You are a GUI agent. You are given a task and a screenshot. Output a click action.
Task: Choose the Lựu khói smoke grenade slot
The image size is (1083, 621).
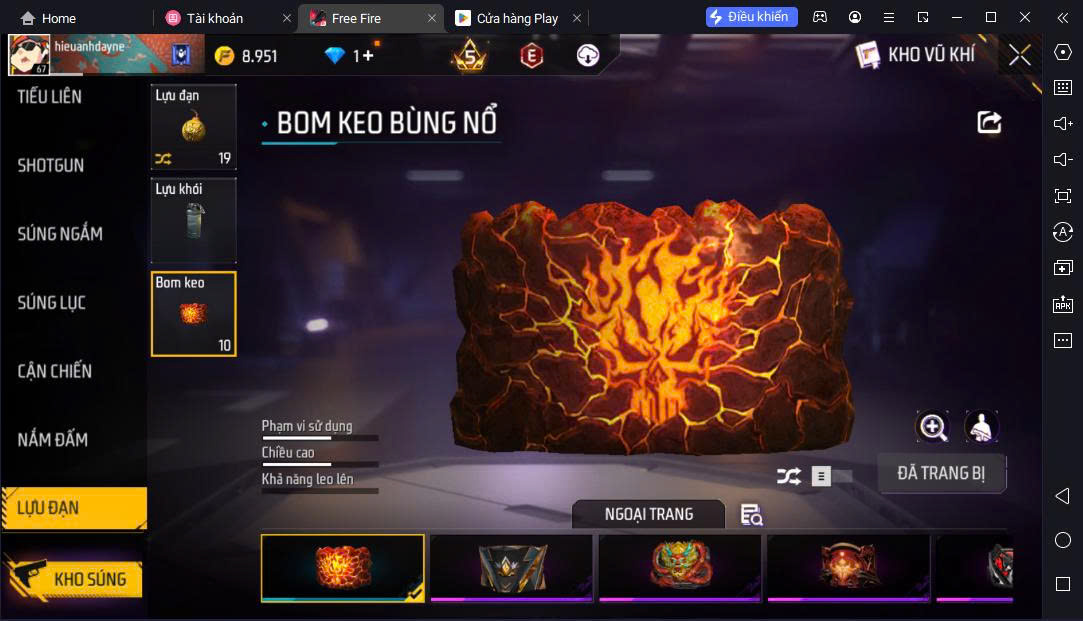[x=193, y=220]
